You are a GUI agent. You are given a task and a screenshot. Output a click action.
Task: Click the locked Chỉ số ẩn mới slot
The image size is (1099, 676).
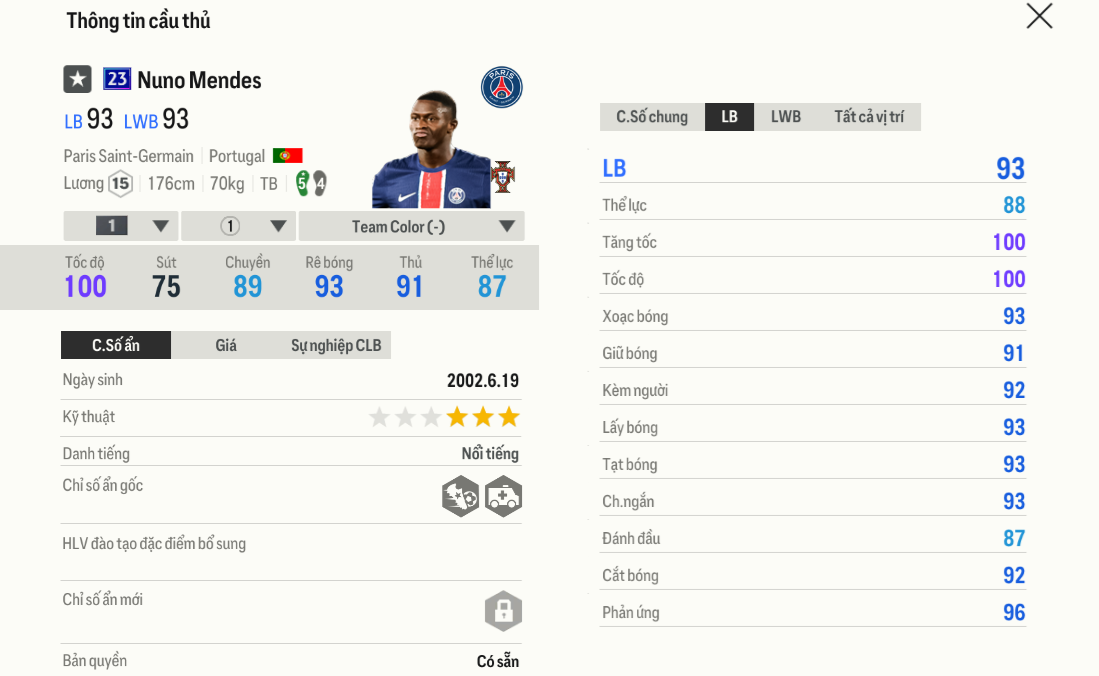(x=503, y=610)
